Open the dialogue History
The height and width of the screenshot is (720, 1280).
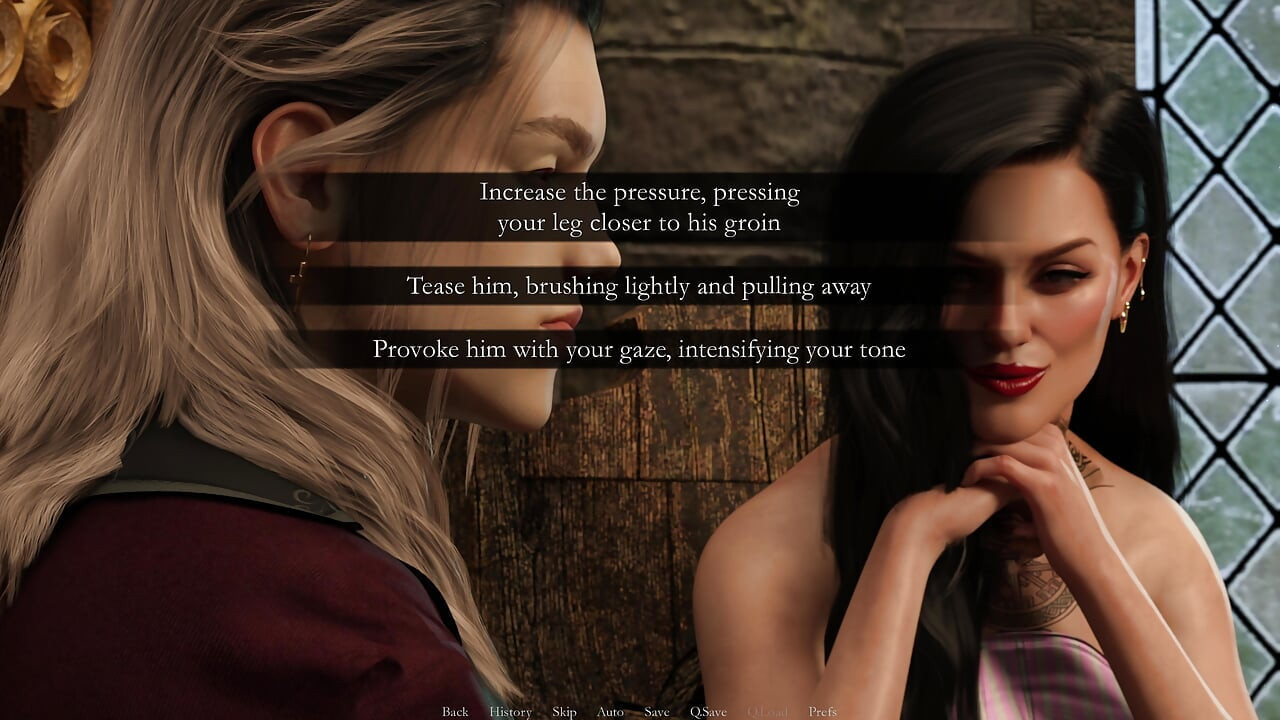[x=510, y=712]
